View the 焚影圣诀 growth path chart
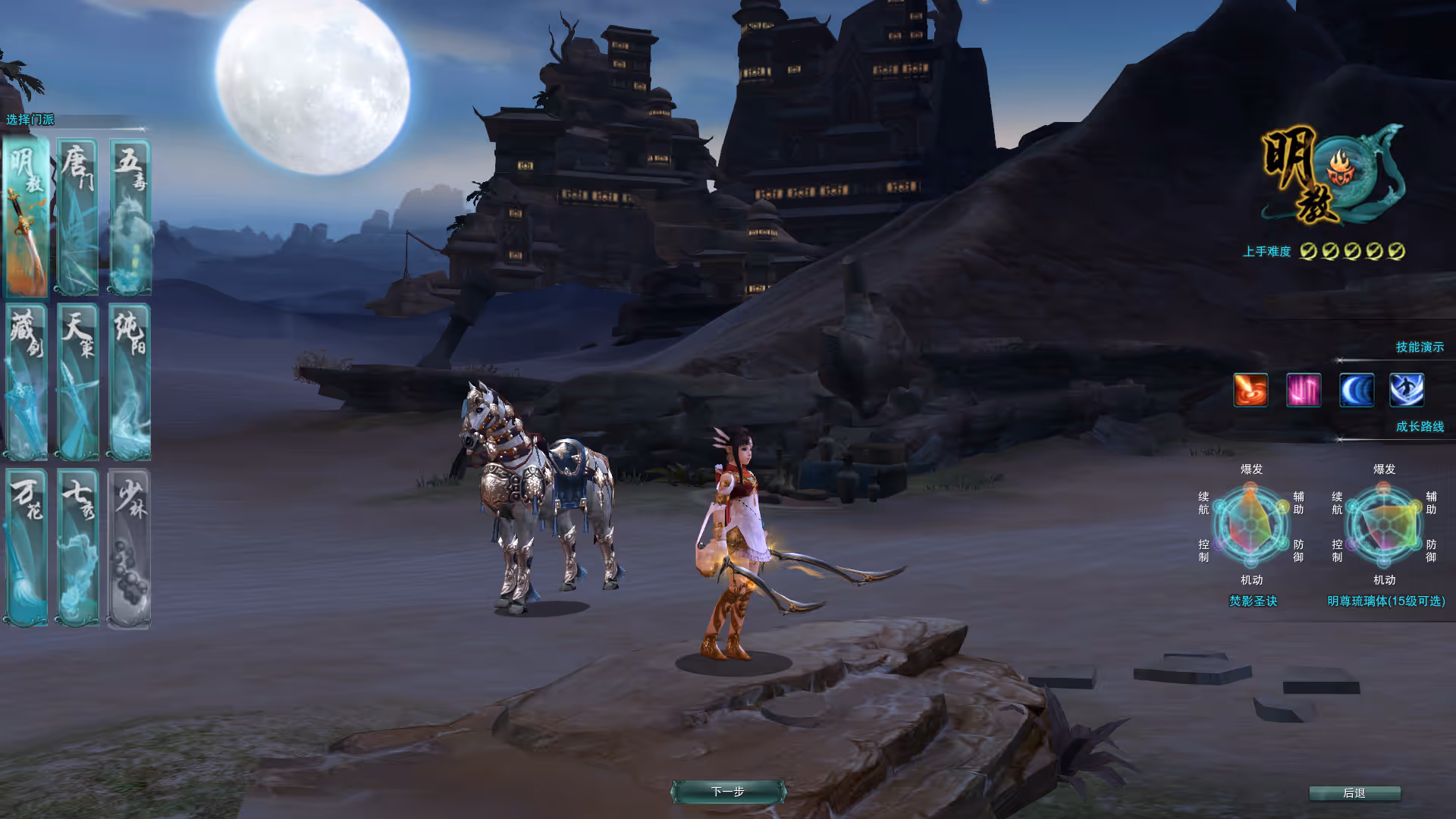This screenshot has height=819, width=1456. 1251,525
